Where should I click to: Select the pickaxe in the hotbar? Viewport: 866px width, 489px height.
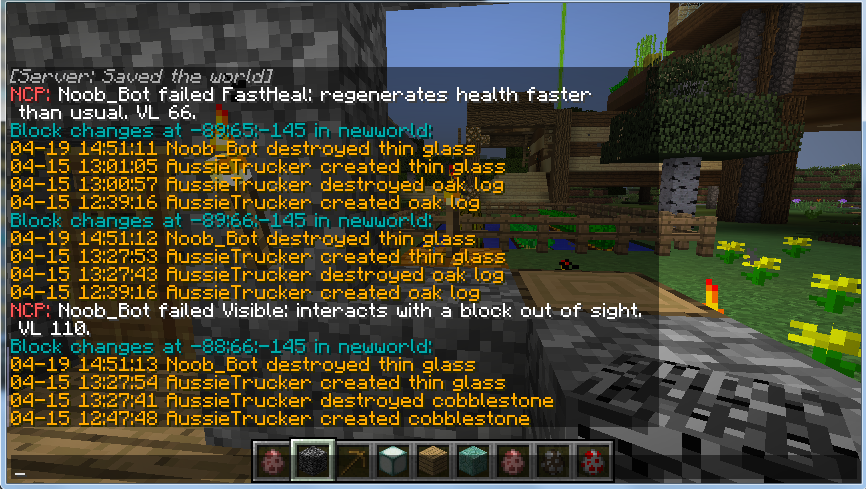pos(351,460)
